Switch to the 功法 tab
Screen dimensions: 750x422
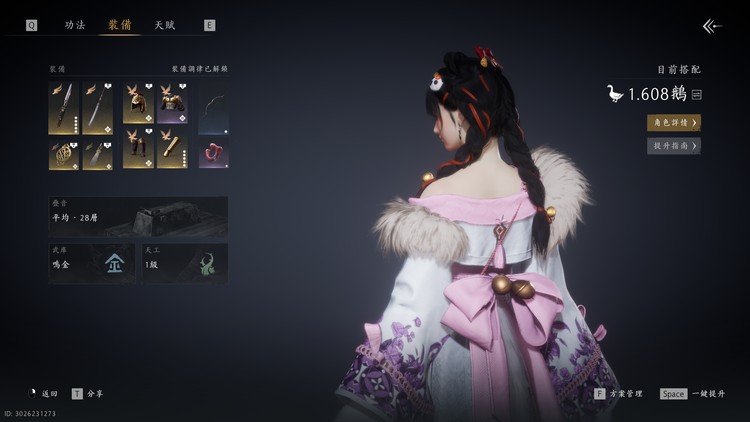click(75, 25)
